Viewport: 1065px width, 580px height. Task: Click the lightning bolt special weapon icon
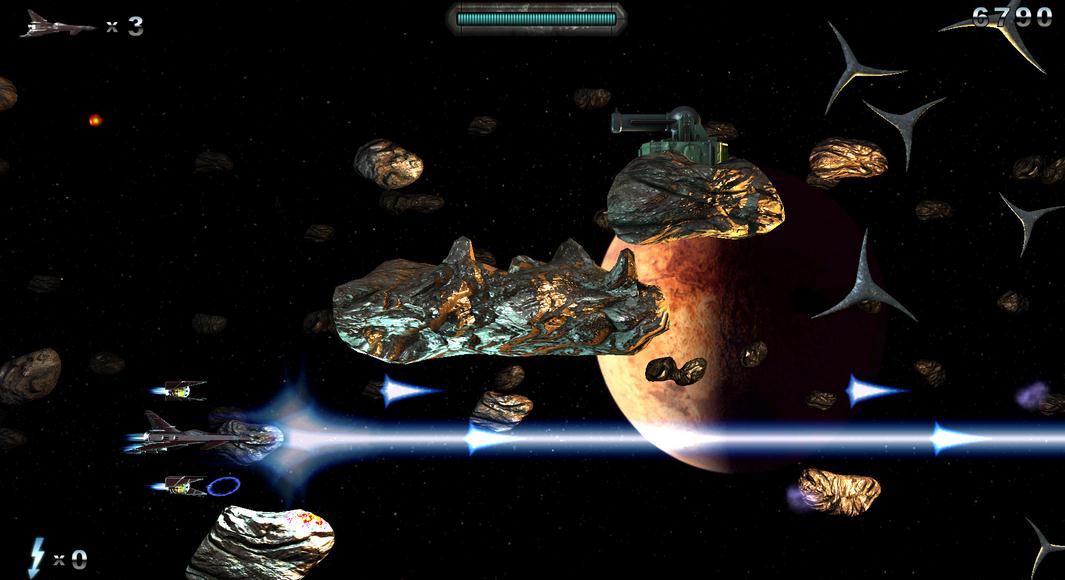tap(37, 556)
